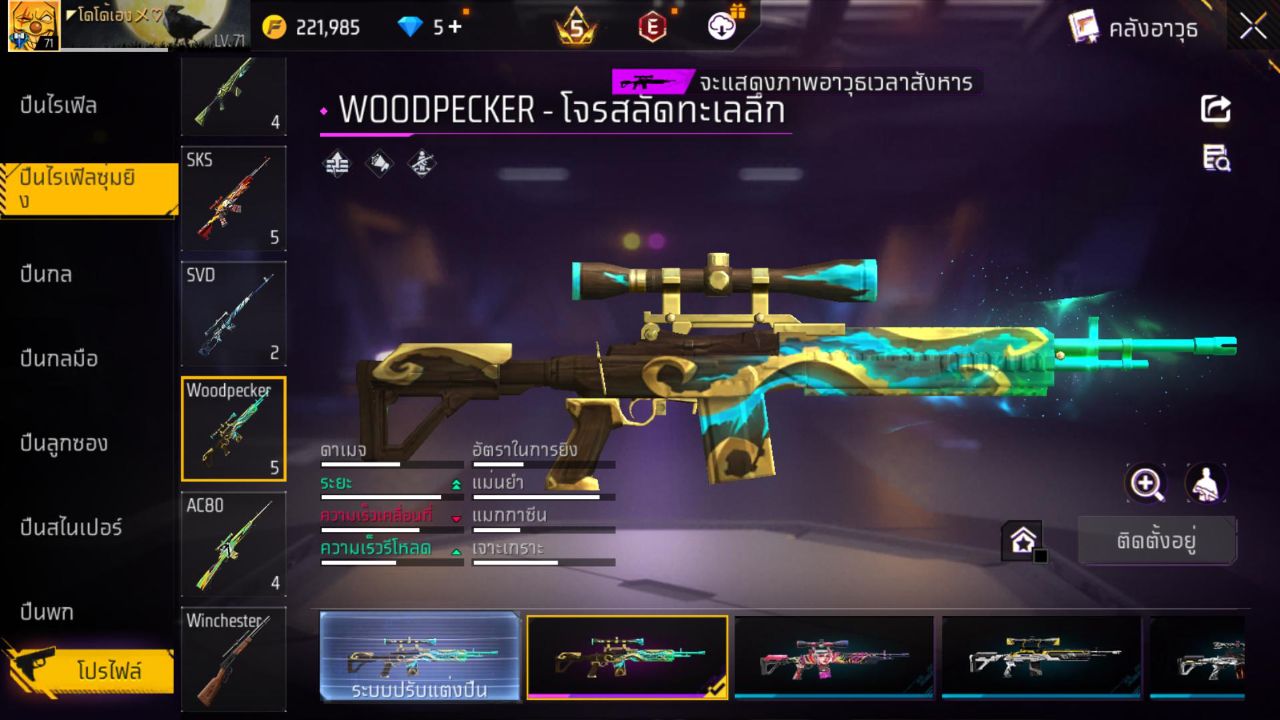The width and height of the screenshot is (1280, 720).
Task: Click the player avatar at top left
Action: pos(33,25)
